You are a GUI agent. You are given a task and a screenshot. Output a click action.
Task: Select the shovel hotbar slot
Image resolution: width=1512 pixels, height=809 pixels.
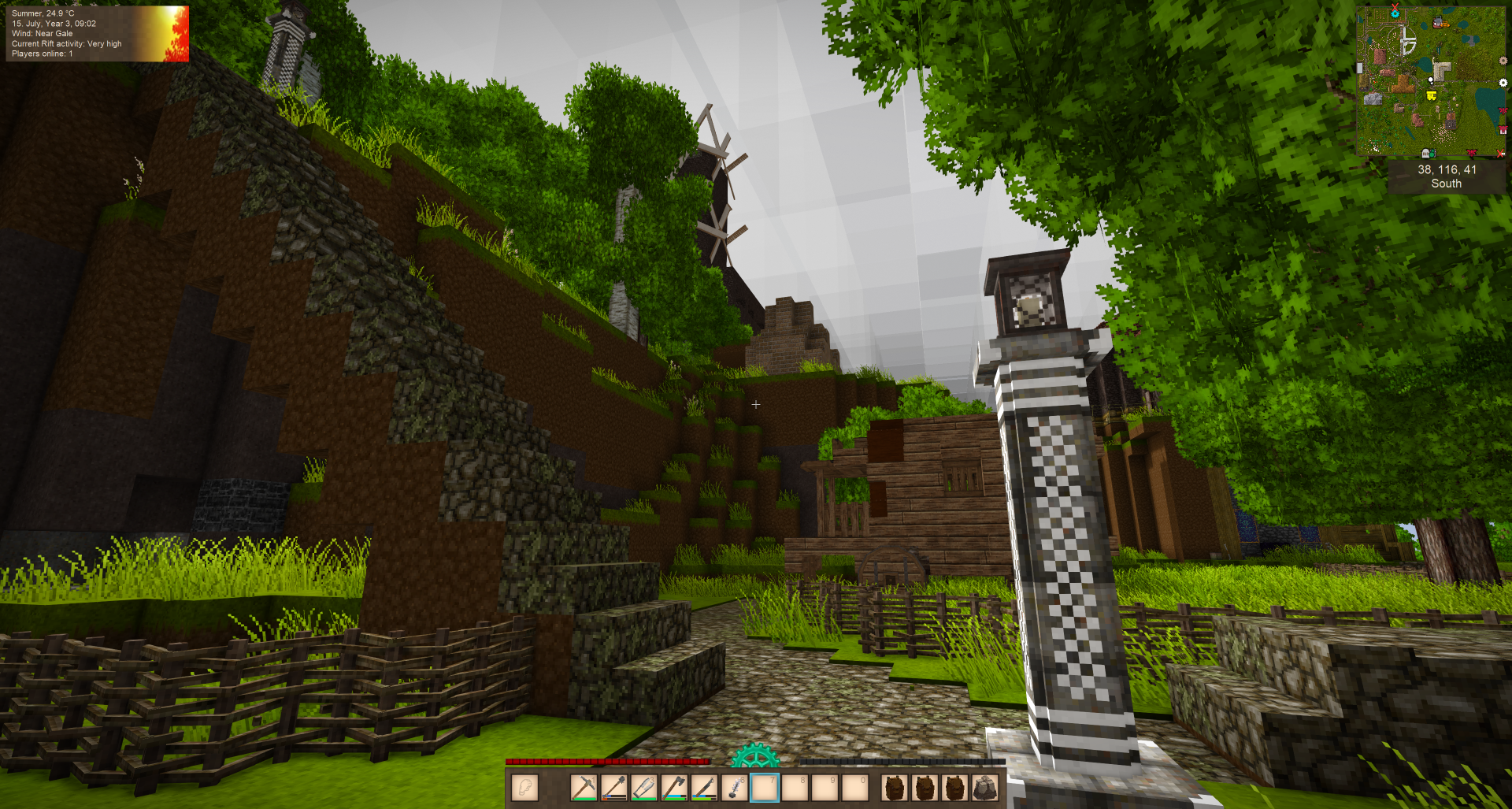[614, 787]
